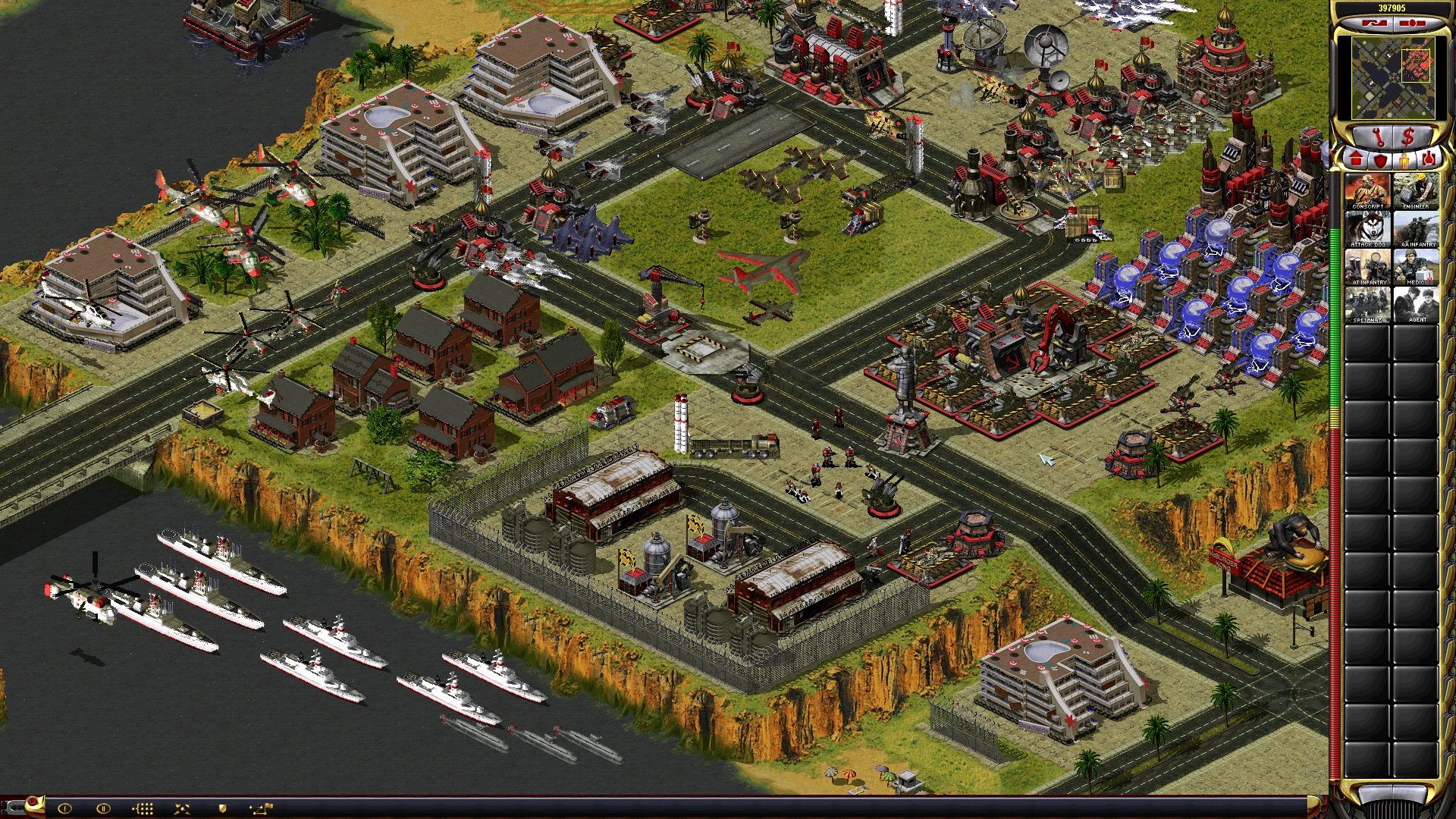Switch to the infantry tab

[1405, 160]
